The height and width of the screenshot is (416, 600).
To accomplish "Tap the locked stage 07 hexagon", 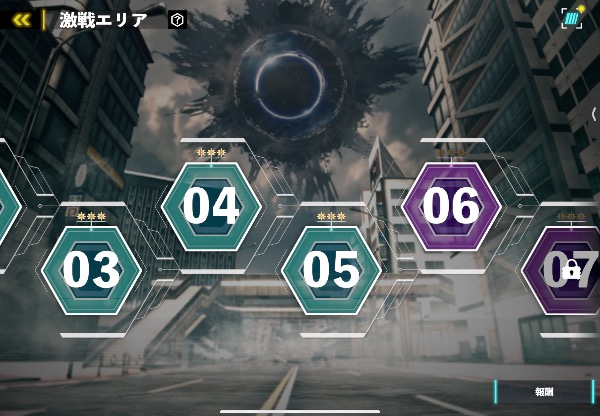I will [x=567, y=269].
